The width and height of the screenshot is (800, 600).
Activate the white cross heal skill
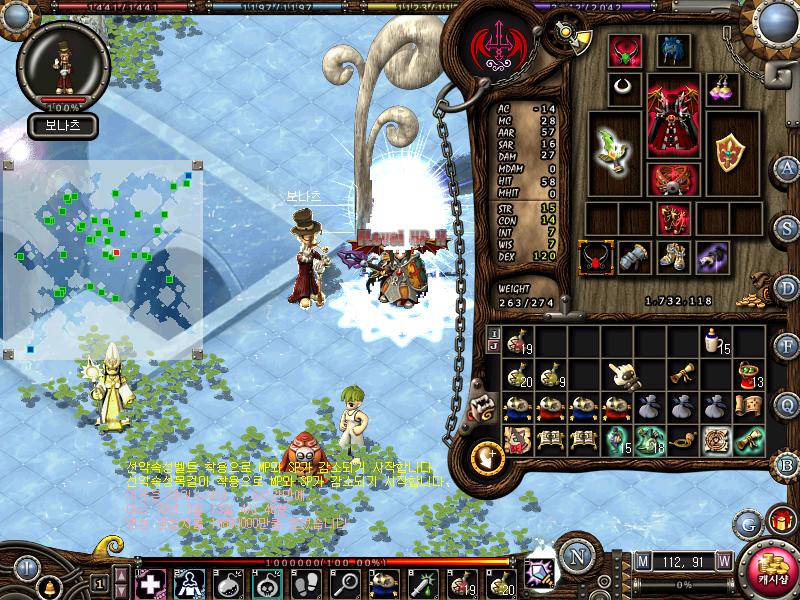[x=150, y=583]
